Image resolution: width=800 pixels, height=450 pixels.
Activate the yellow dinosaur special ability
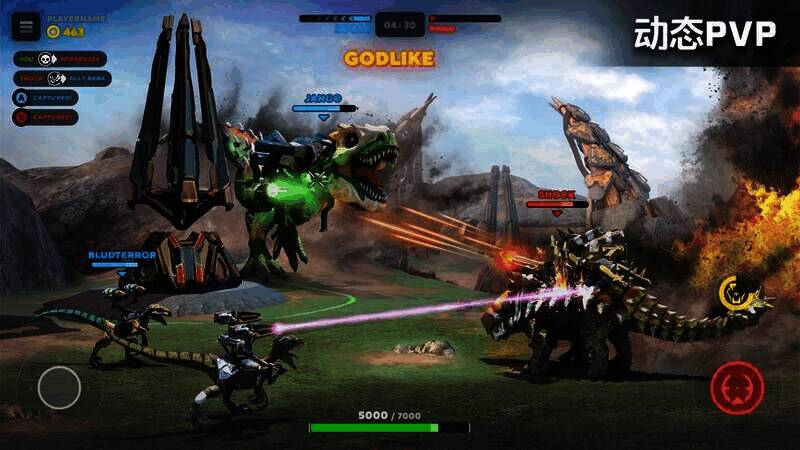click(x=736, y=292)
